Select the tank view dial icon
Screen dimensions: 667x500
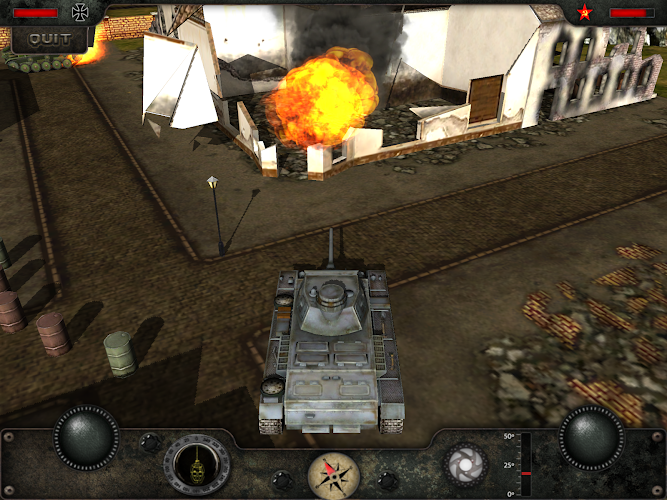[x=197, y=464]
